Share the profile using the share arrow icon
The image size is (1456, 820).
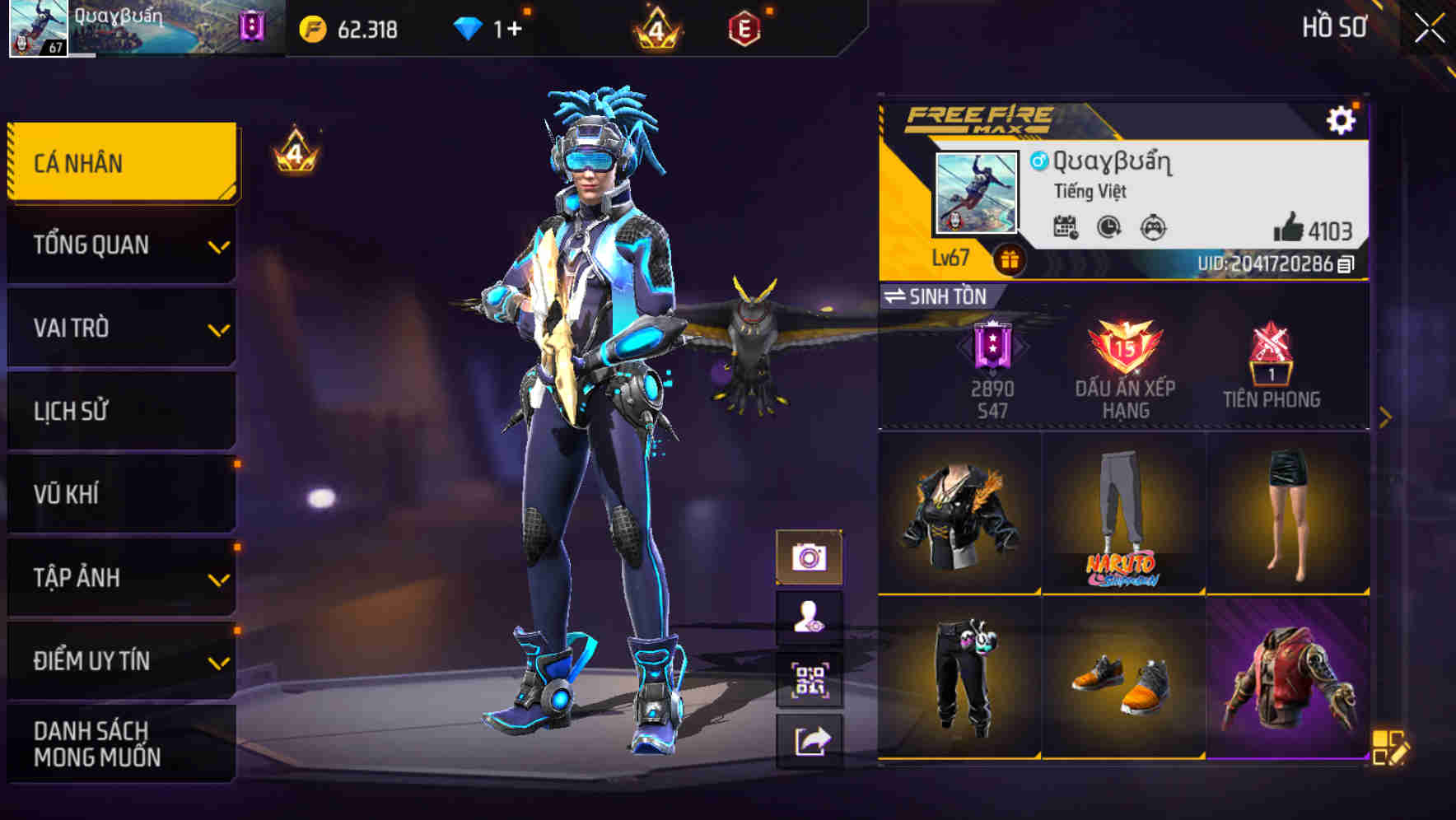click(x=811, y=739)
